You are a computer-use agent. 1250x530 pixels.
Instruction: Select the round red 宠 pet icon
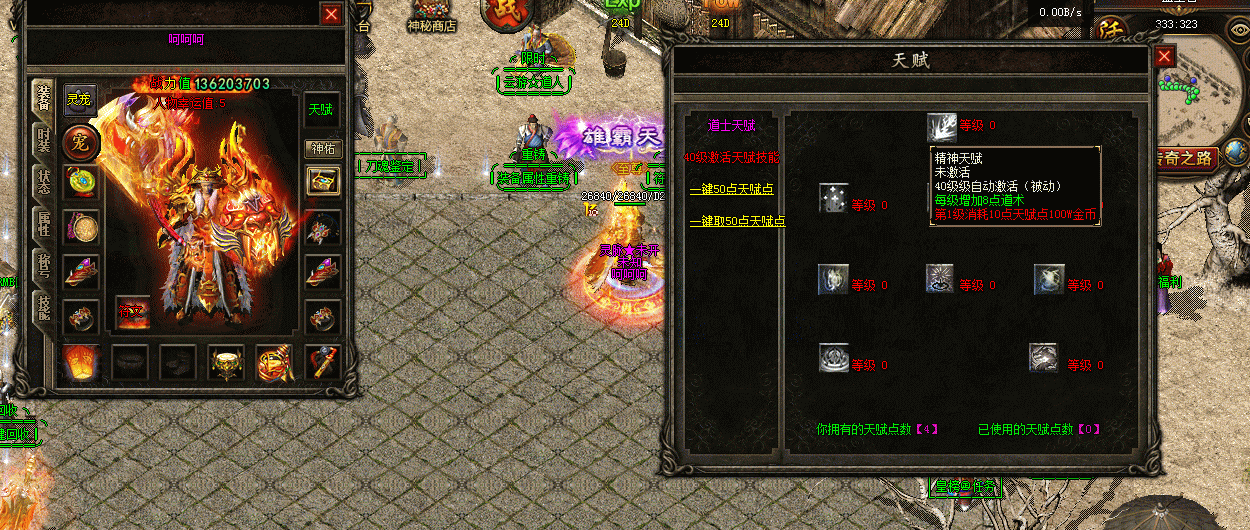click(x=80, y=142)
